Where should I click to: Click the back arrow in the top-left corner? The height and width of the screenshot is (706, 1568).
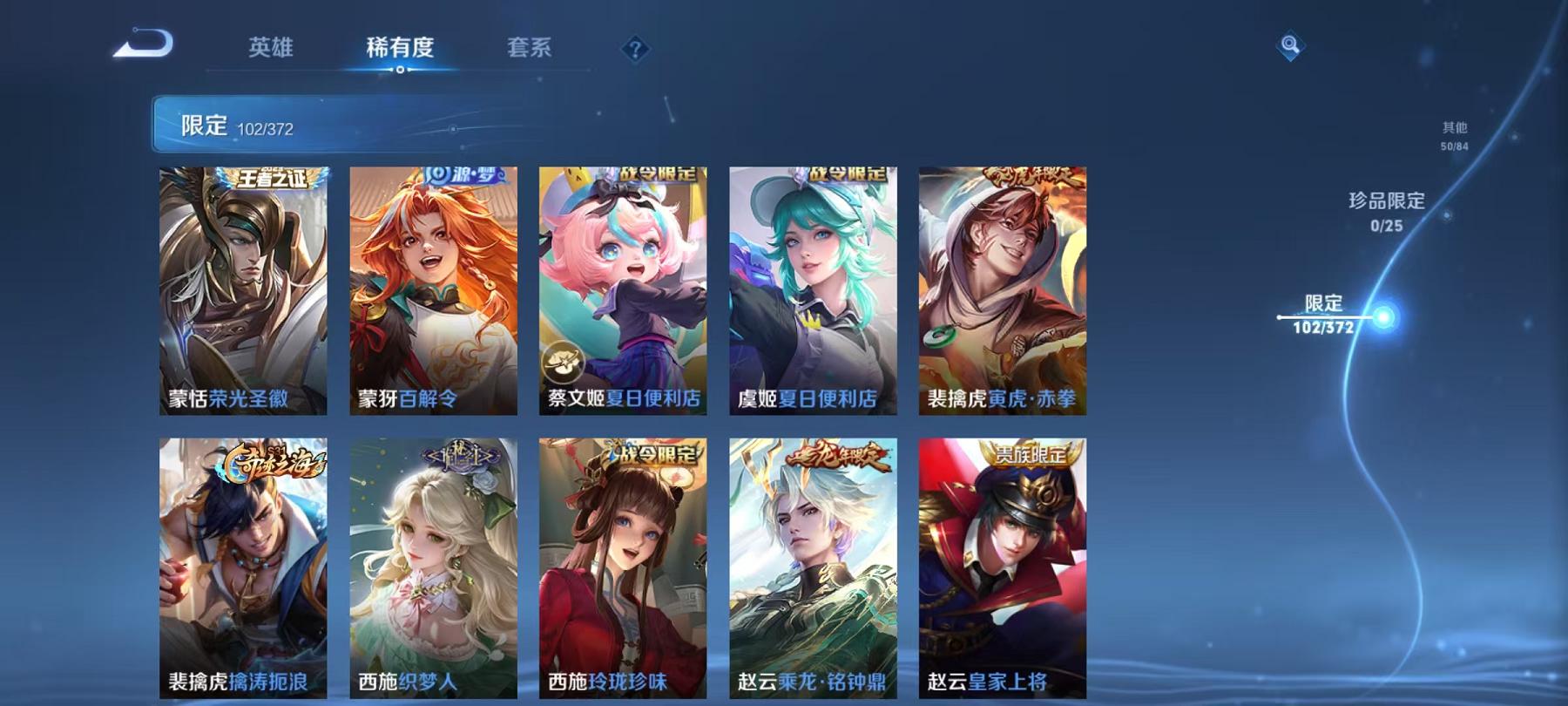145,42
